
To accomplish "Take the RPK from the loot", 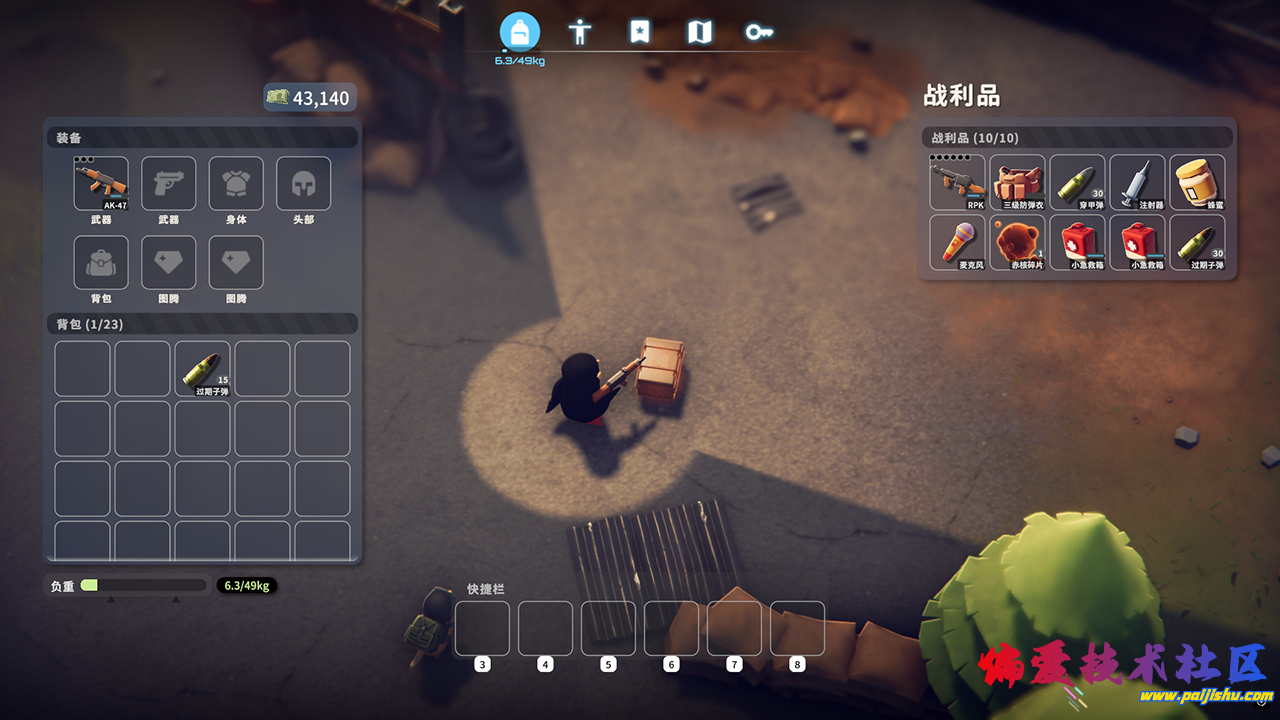I will 957,182.
